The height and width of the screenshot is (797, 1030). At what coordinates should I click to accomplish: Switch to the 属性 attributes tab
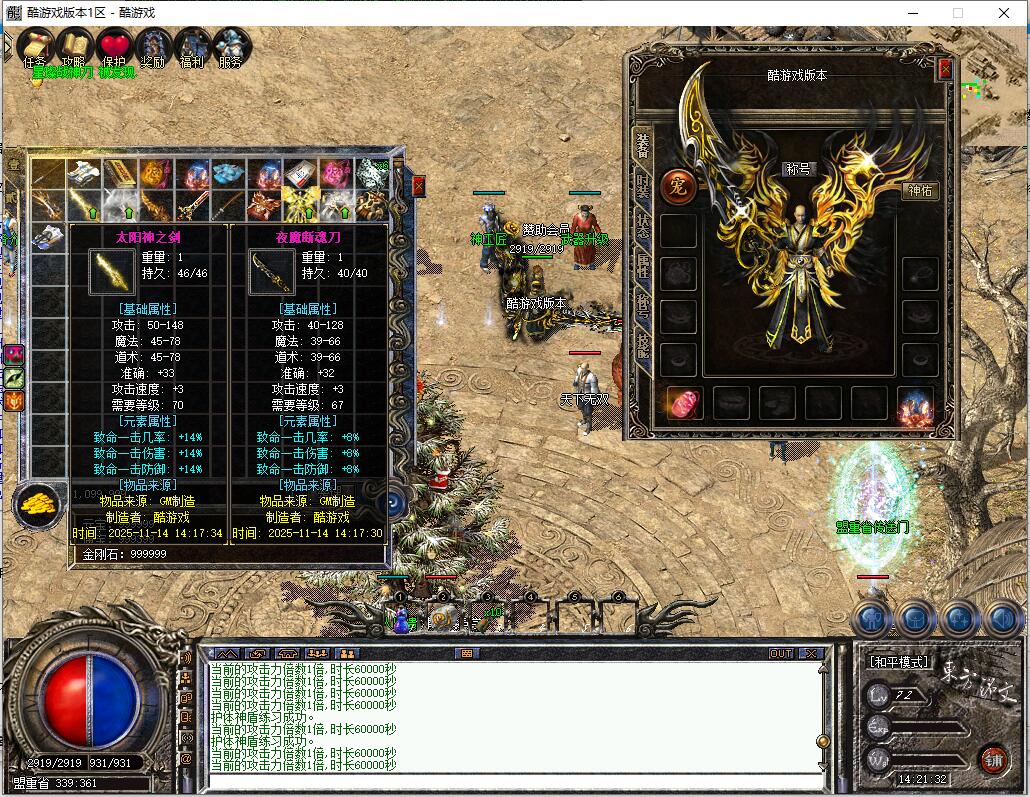point(642,265)
